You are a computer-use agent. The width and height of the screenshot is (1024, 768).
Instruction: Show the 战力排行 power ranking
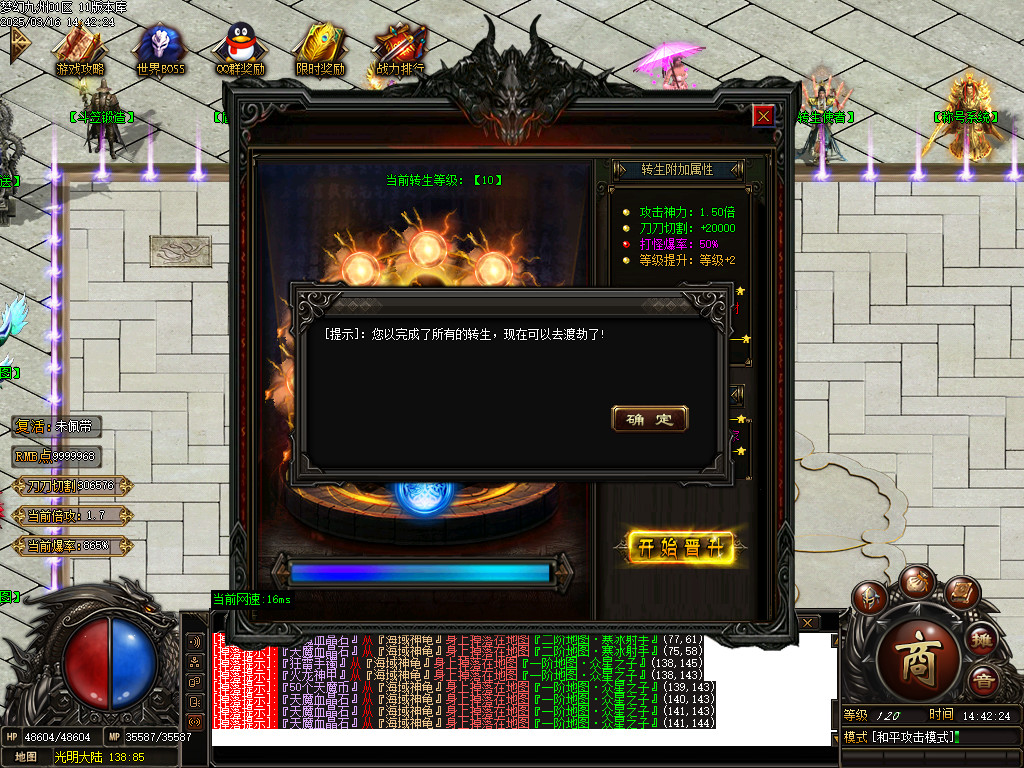point(400,50)
